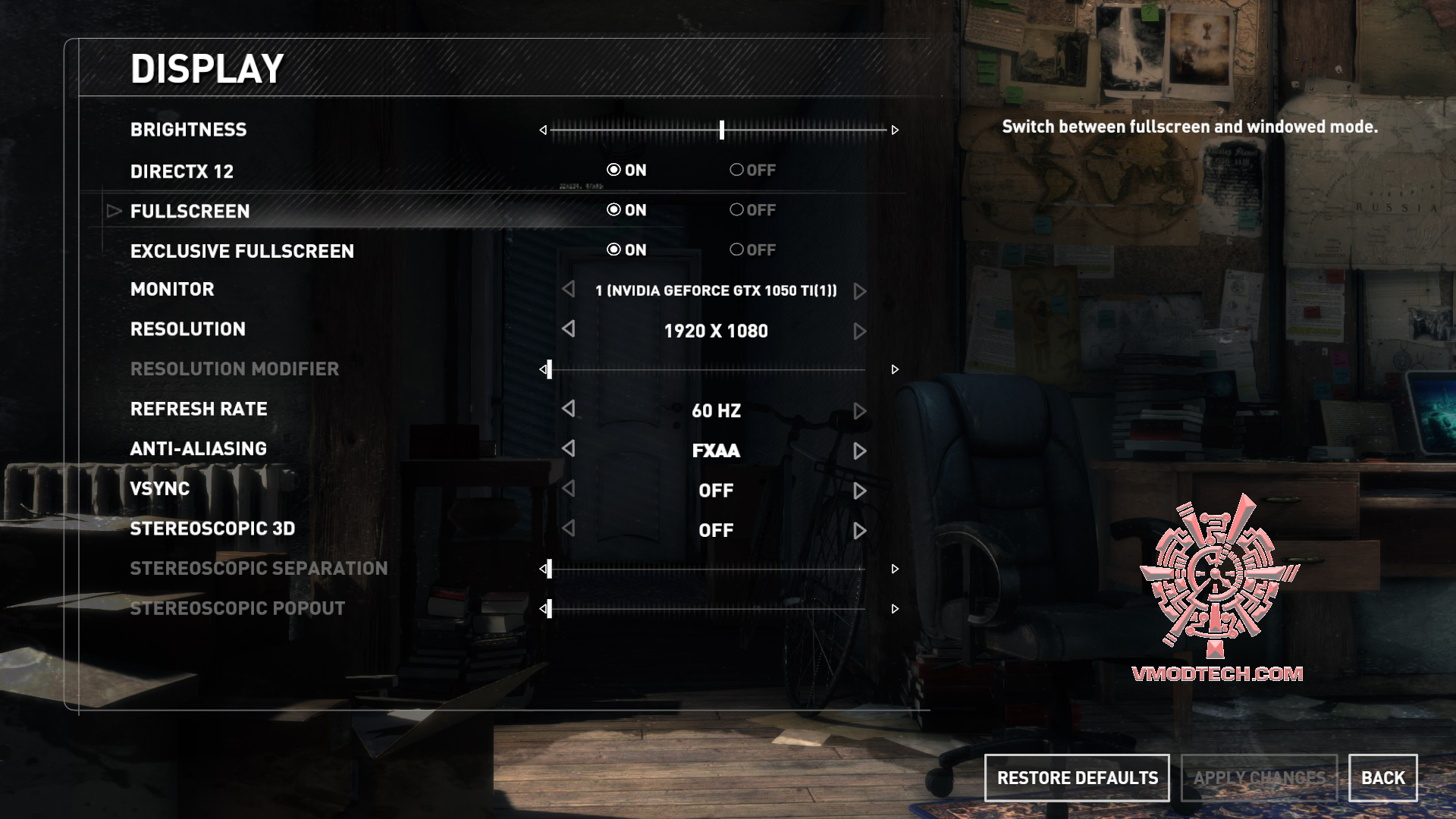Select the previous resolution option
The image size is (1456, 819).
coord(569,329)
